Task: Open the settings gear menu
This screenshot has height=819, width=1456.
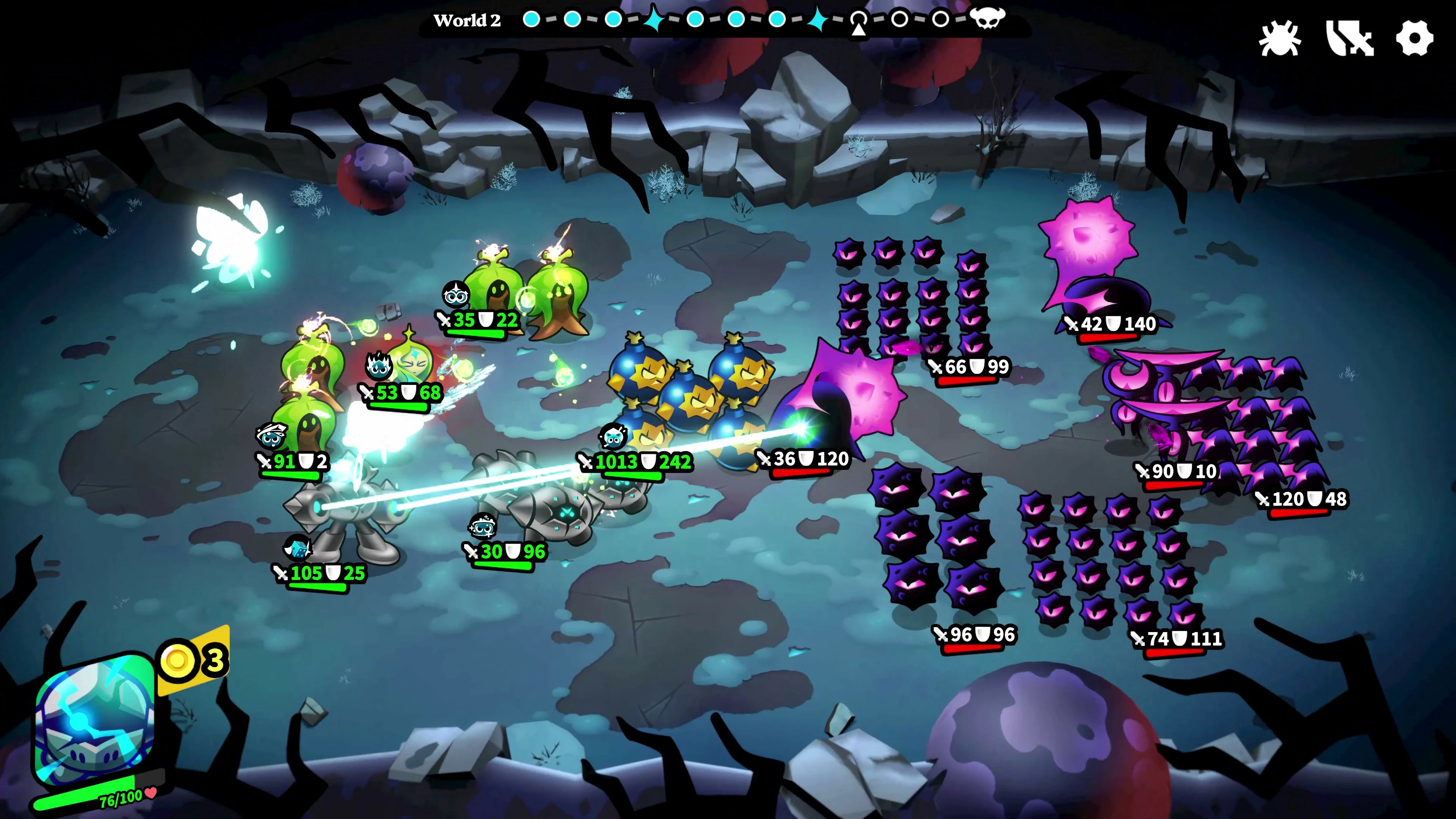Action: 1414,38
